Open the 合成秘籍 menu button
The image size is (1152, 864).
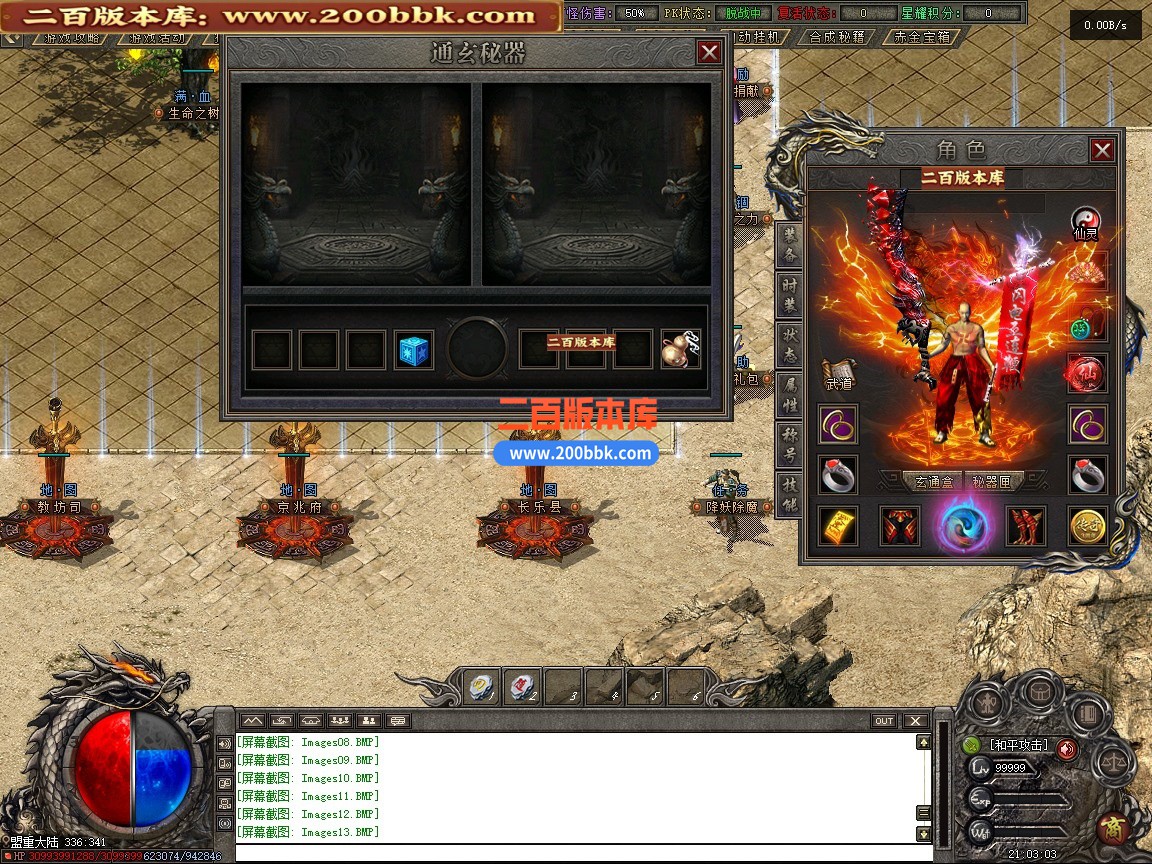pyautogui.click(x=838, y=37)
